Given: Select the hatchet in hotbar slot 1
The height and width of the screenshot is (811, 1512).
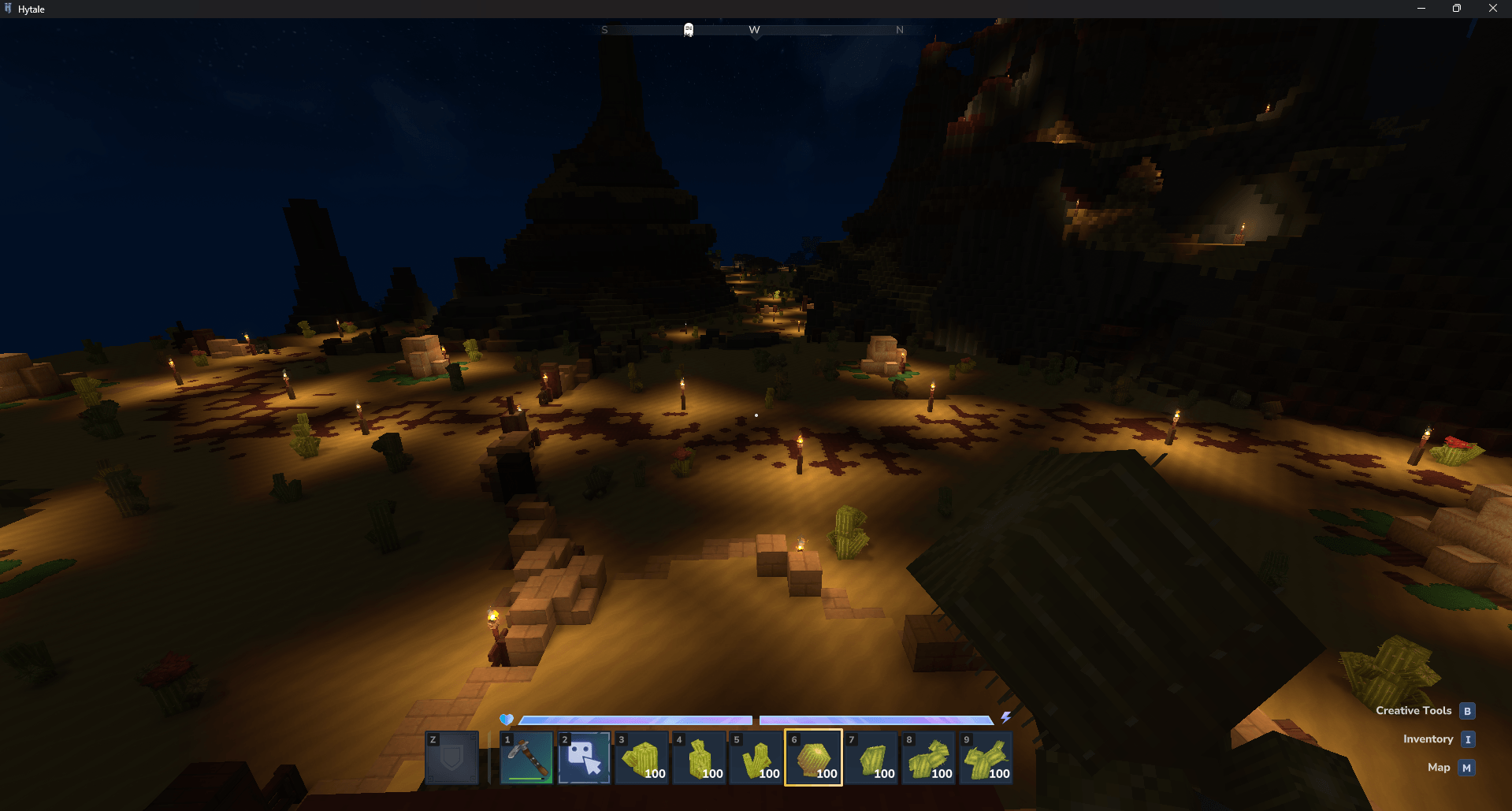Looking at the screenshot, I should [x=526, y=757].
